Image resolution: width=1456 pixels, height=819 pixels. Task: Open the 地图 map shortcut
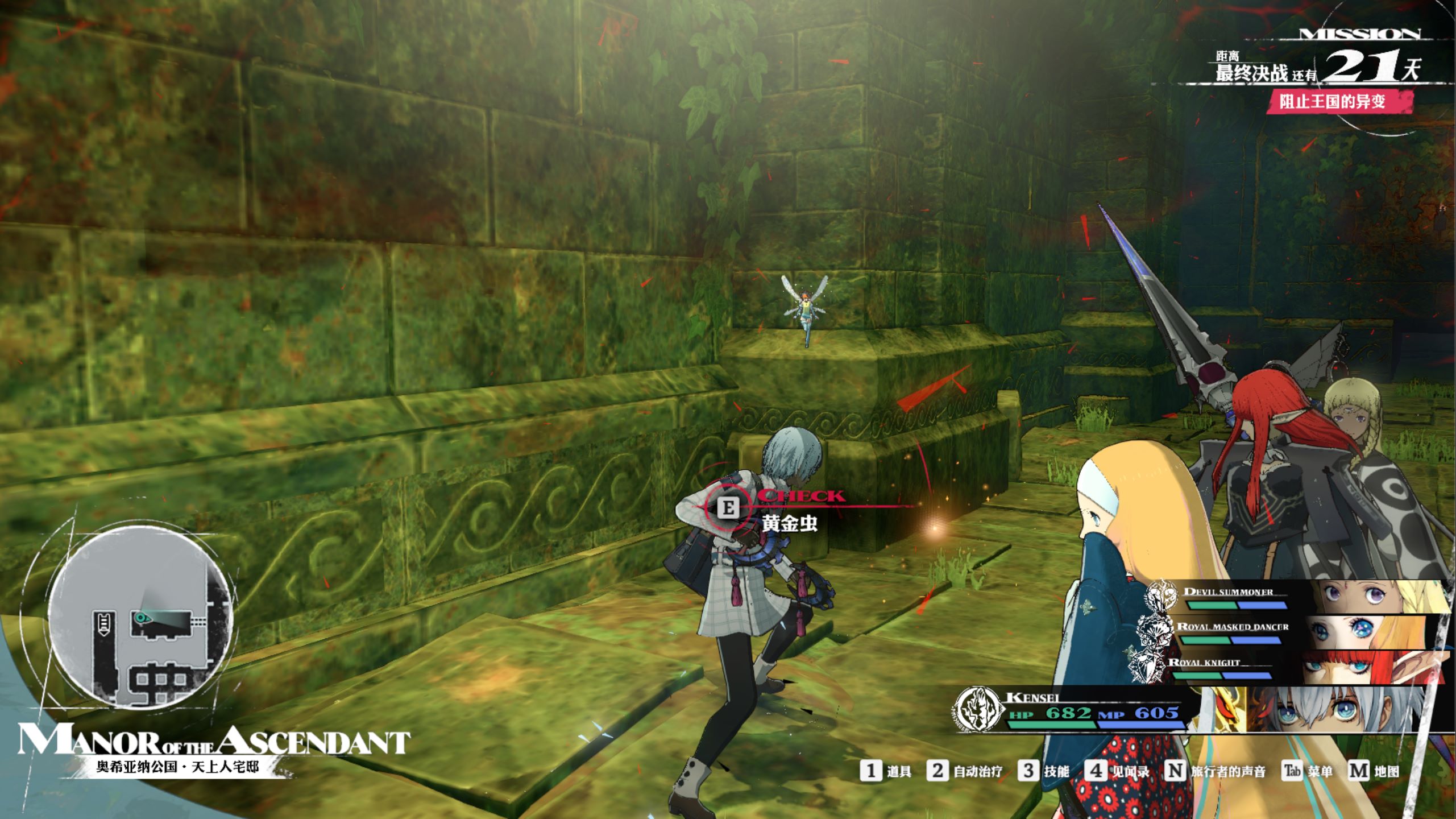click(1374, 771)
